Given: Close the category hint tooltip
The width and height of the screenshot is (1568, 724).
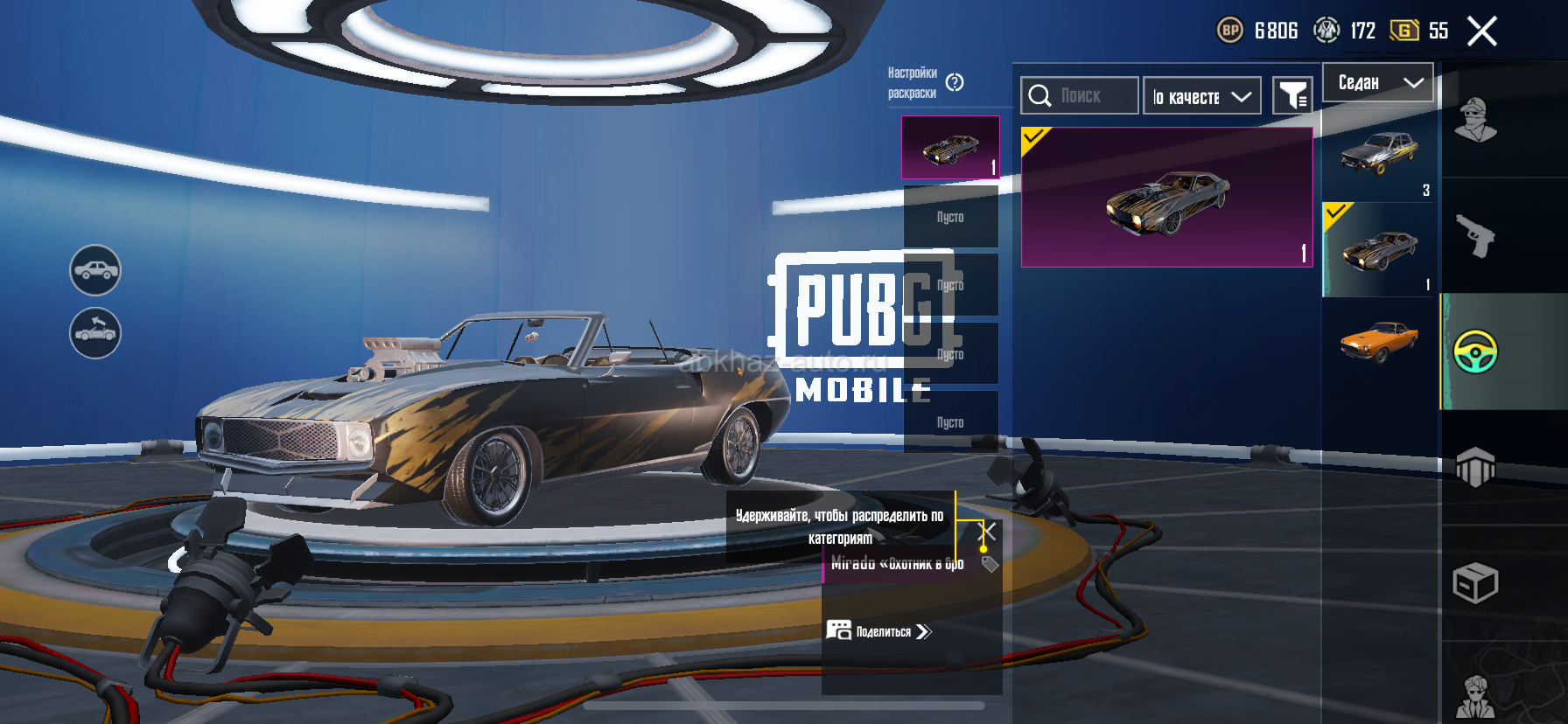Looking at the screenshot, I should pos(987,531).
